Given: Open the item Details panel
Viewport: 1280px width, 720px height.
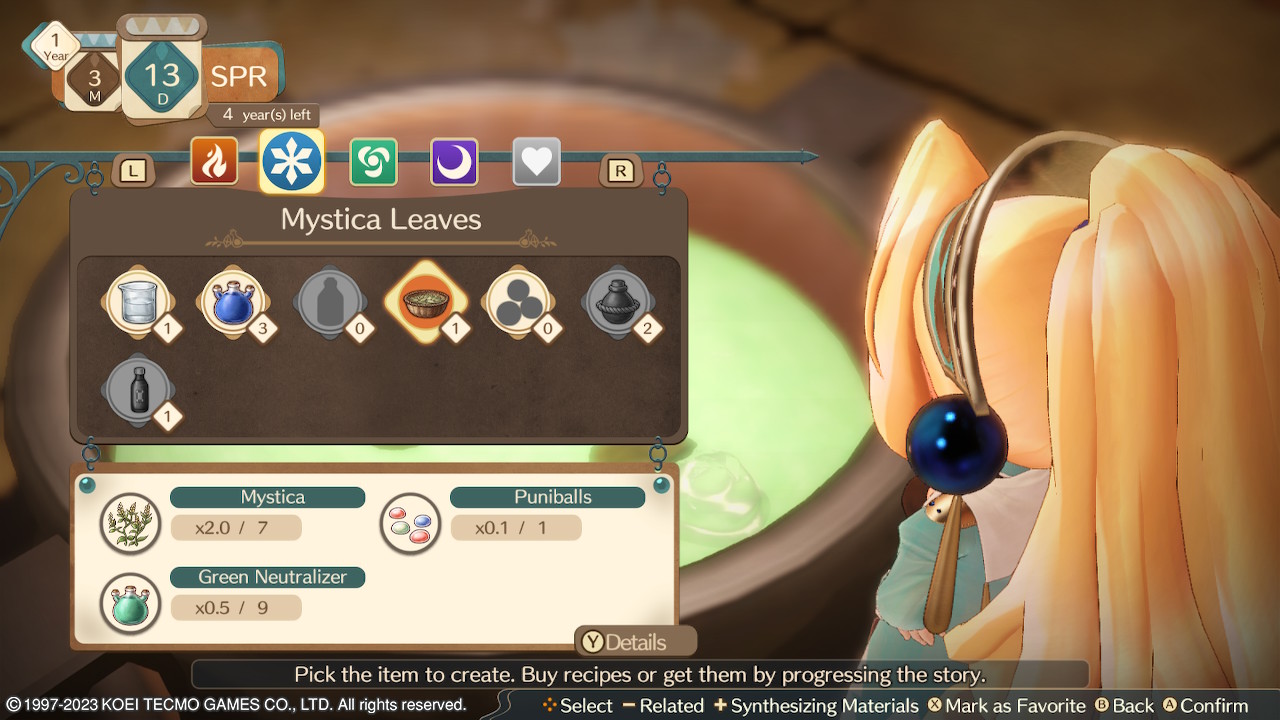Looking at the screenshot, I should pyautogui.click(x=634, y=642).
